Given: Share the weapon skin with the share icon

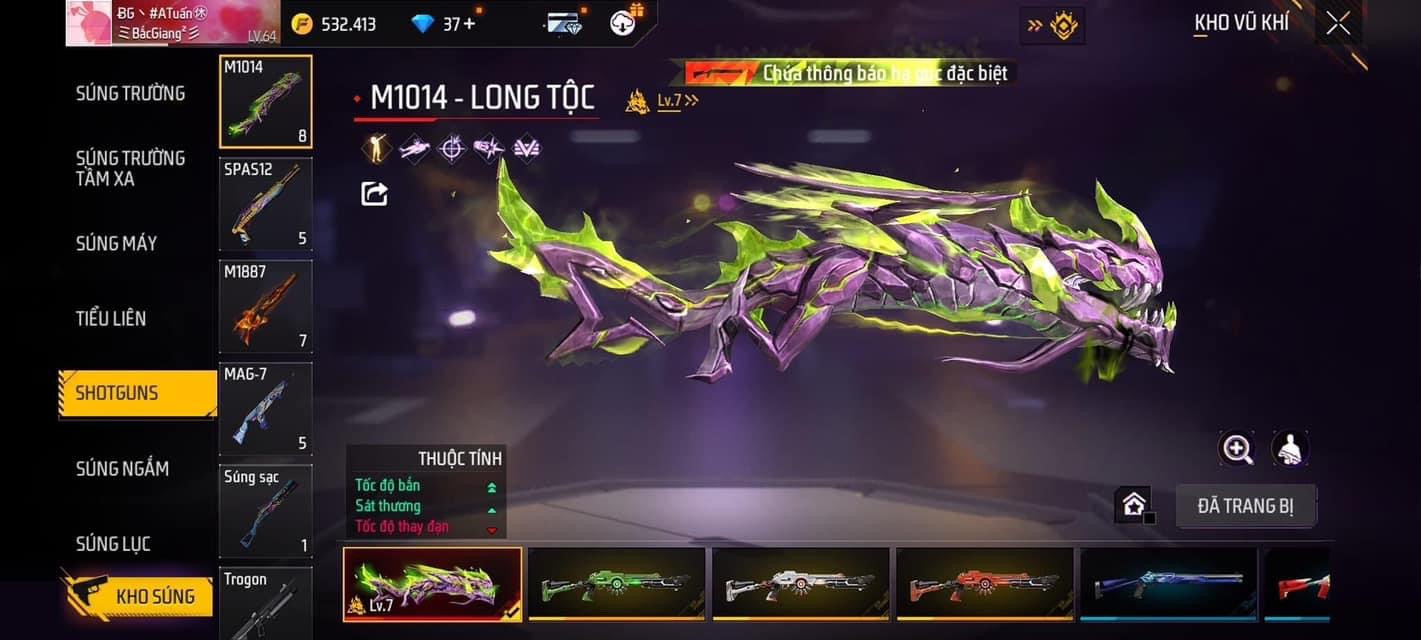Looking at the screenshot, I should tap(374, 193).
